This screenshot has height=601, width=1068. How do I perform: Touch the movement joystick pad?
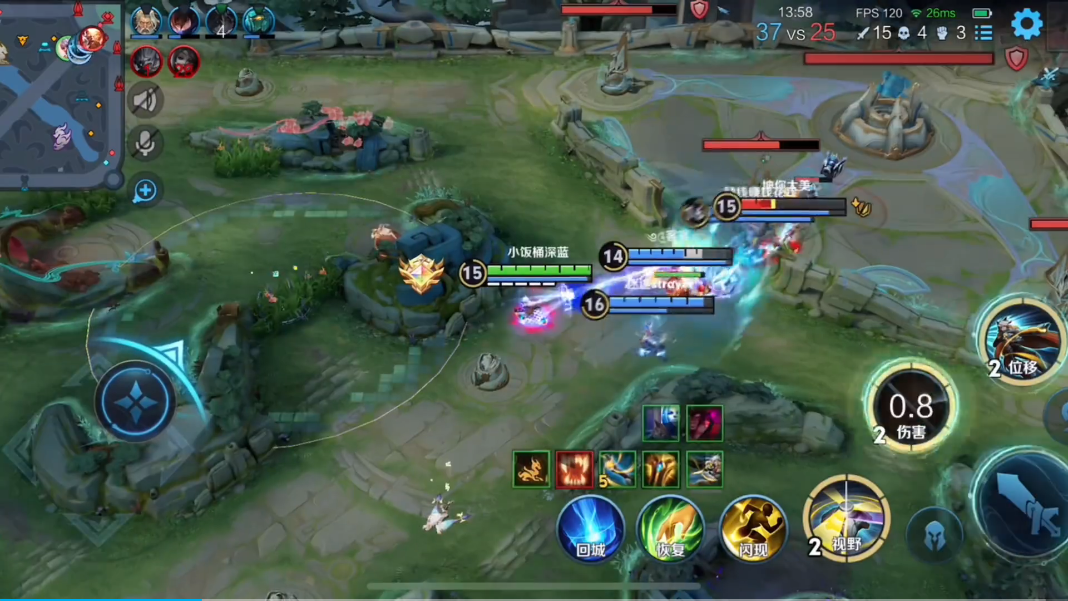136,401
